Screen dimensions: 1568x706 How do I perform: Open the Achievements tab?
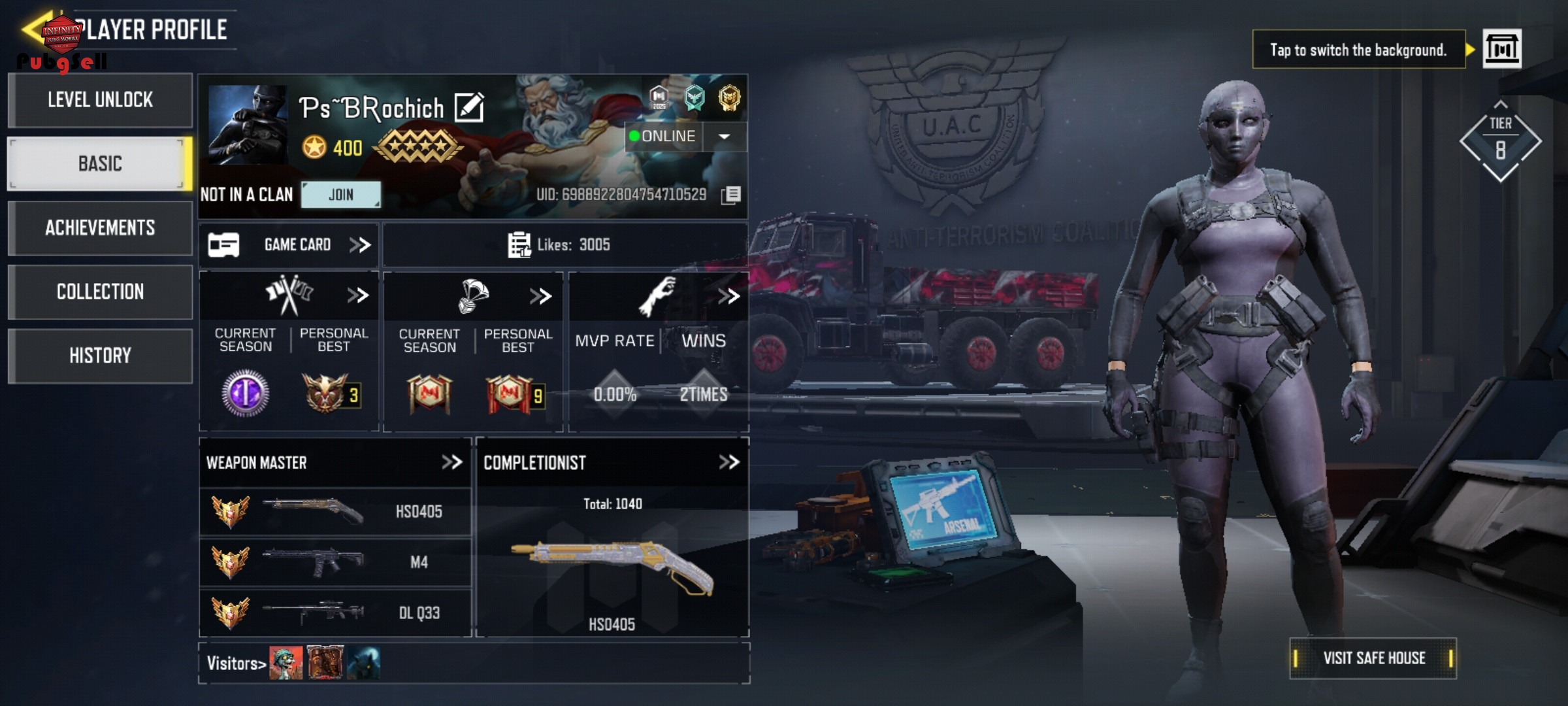(100, 227)
